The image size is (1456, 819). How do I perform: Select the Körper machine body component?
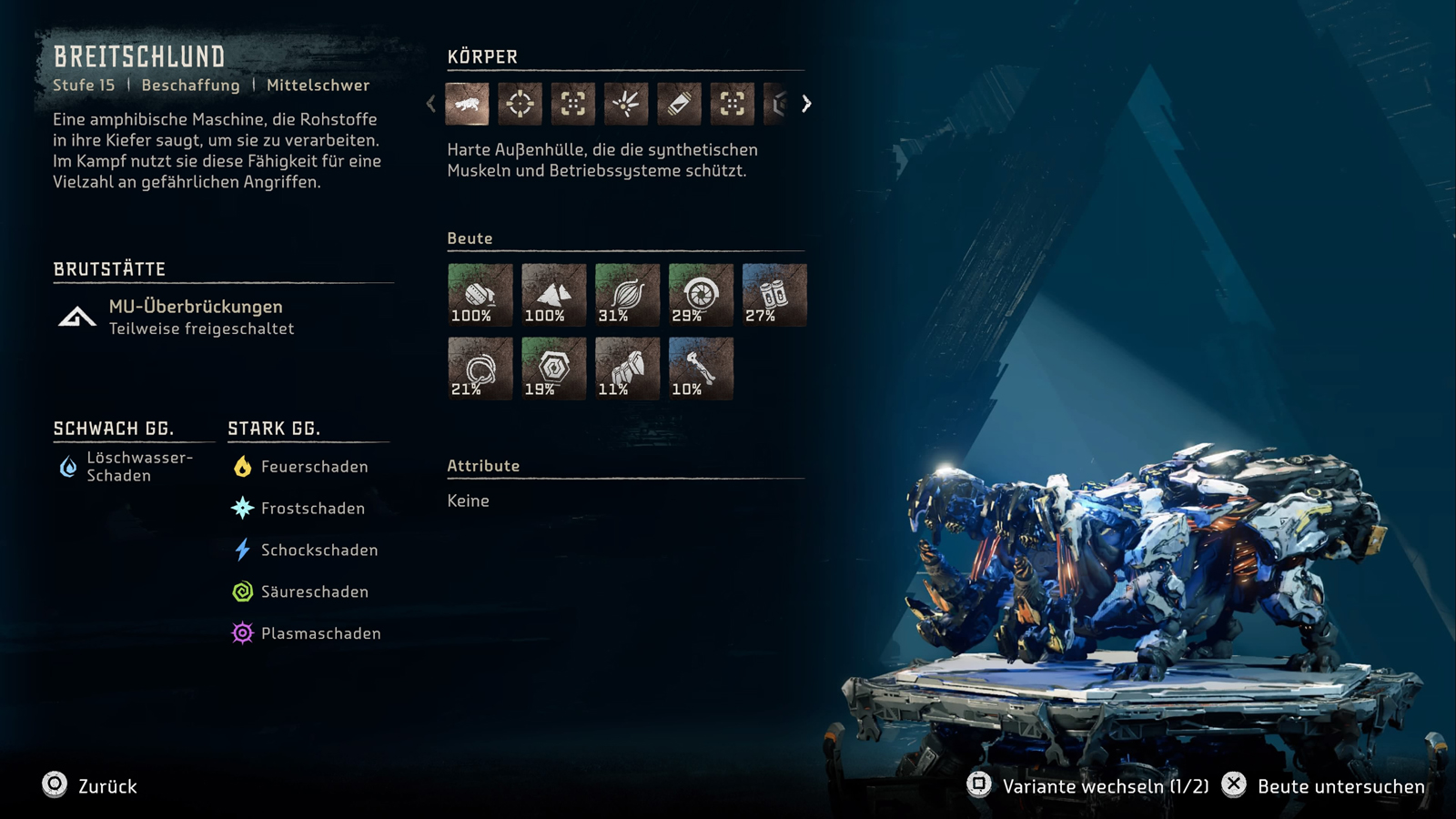pos(467,104)
